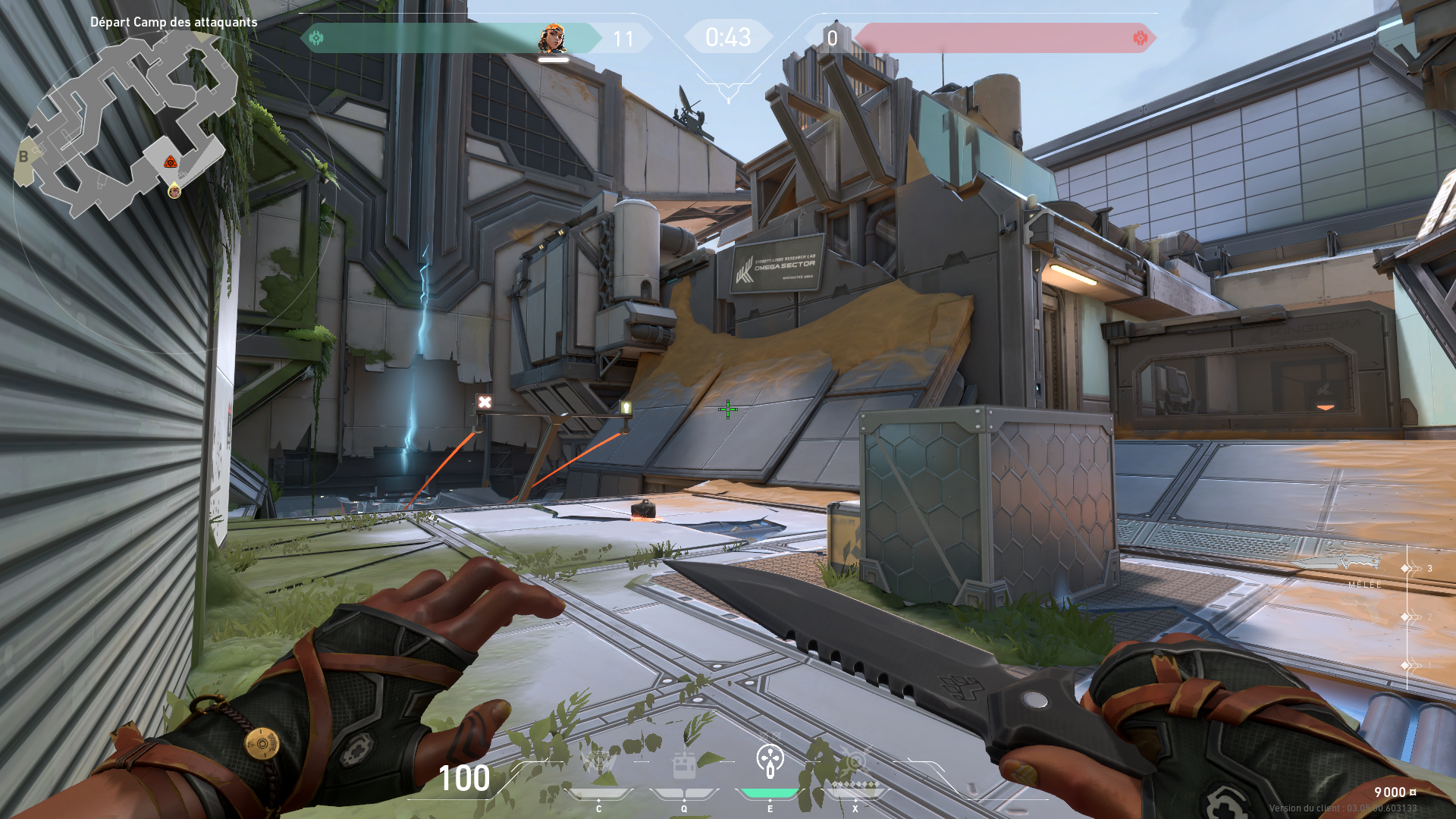Select the B site label on the minimap
Screen dimensions: 1456x819
tap(24, 157)
